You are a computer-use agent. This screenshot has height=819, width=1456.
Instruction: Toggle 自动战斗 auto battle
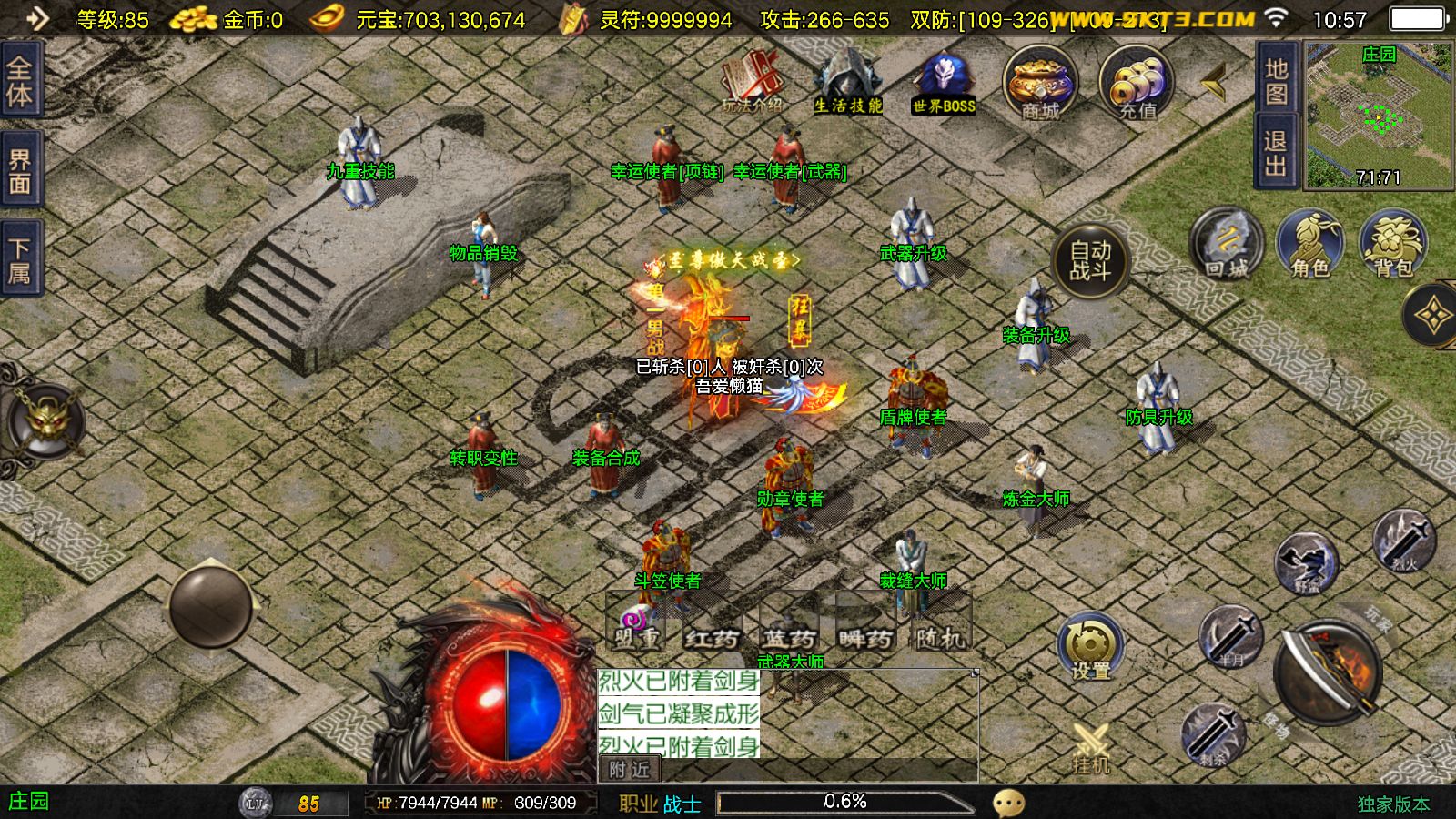tap(1090, 261)
